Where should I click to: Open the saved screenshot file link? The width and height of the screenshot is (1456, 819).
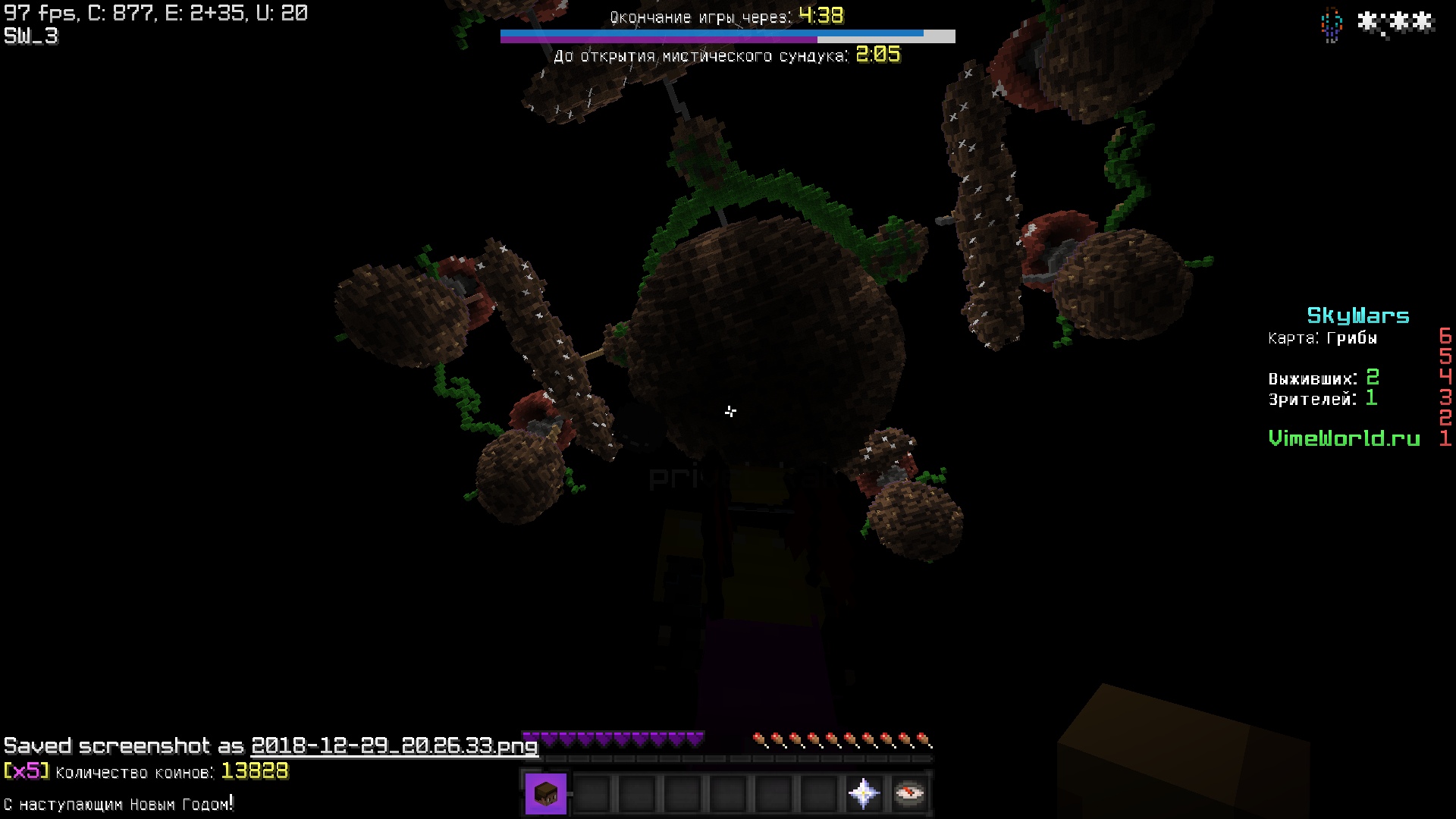click(x=394, y=746)
